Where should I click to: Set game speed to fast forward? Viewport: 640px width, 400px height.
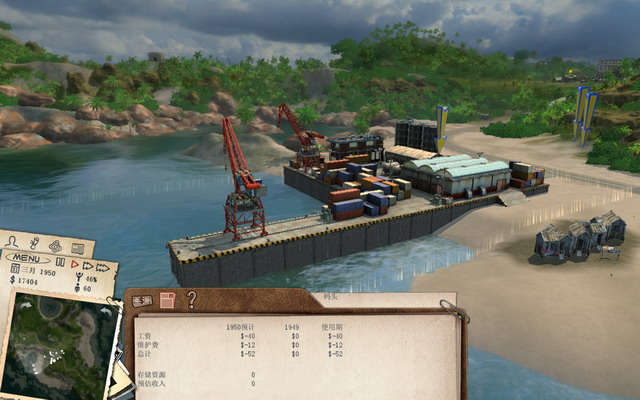click(88, 266)
